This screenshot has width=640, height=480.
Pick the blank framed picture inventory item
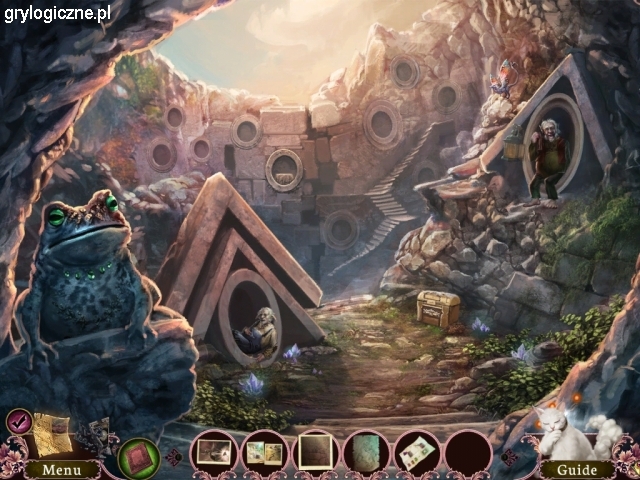click(x=316, y=452)
